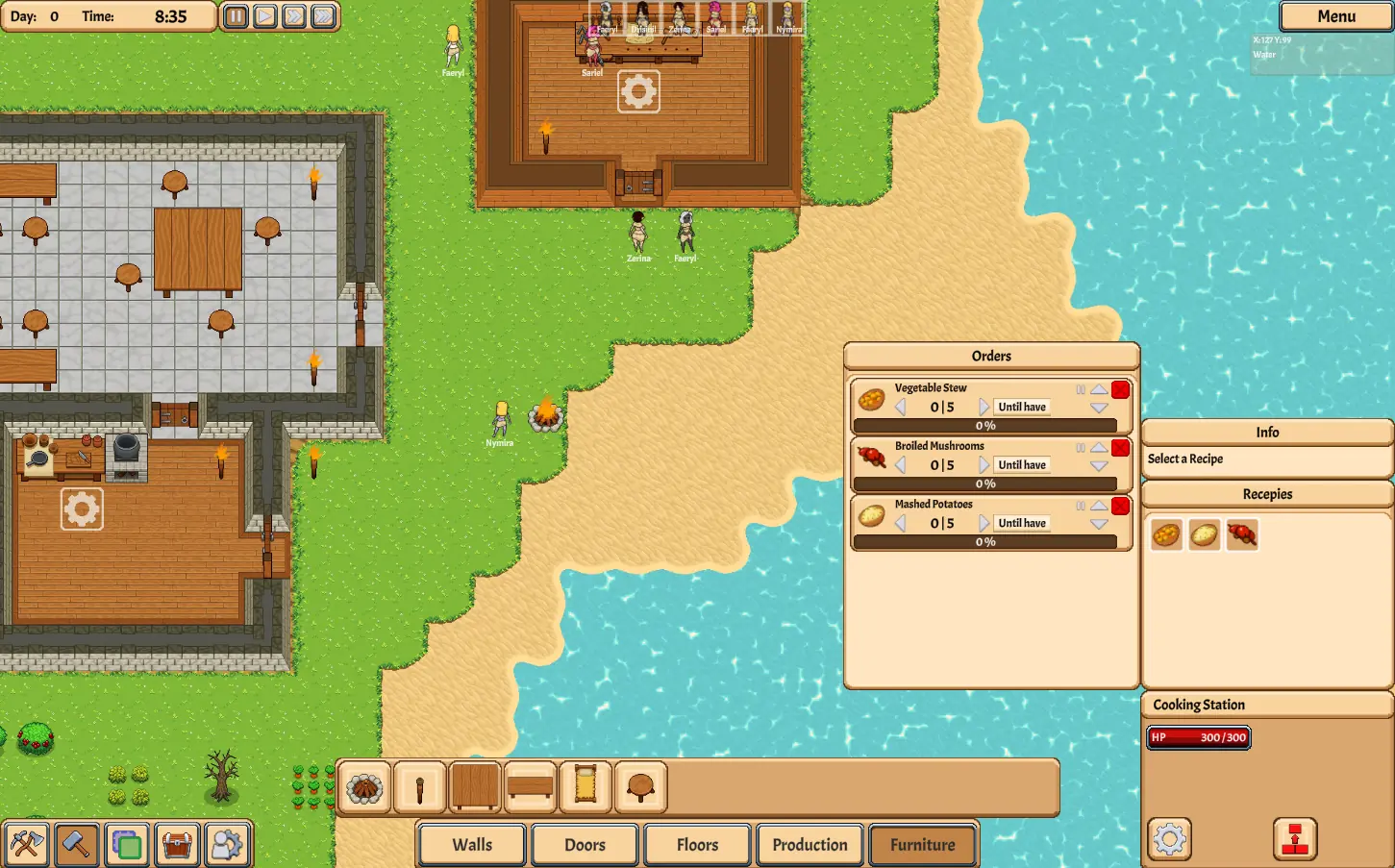Open the Floors build tab

tap(697, 845)
